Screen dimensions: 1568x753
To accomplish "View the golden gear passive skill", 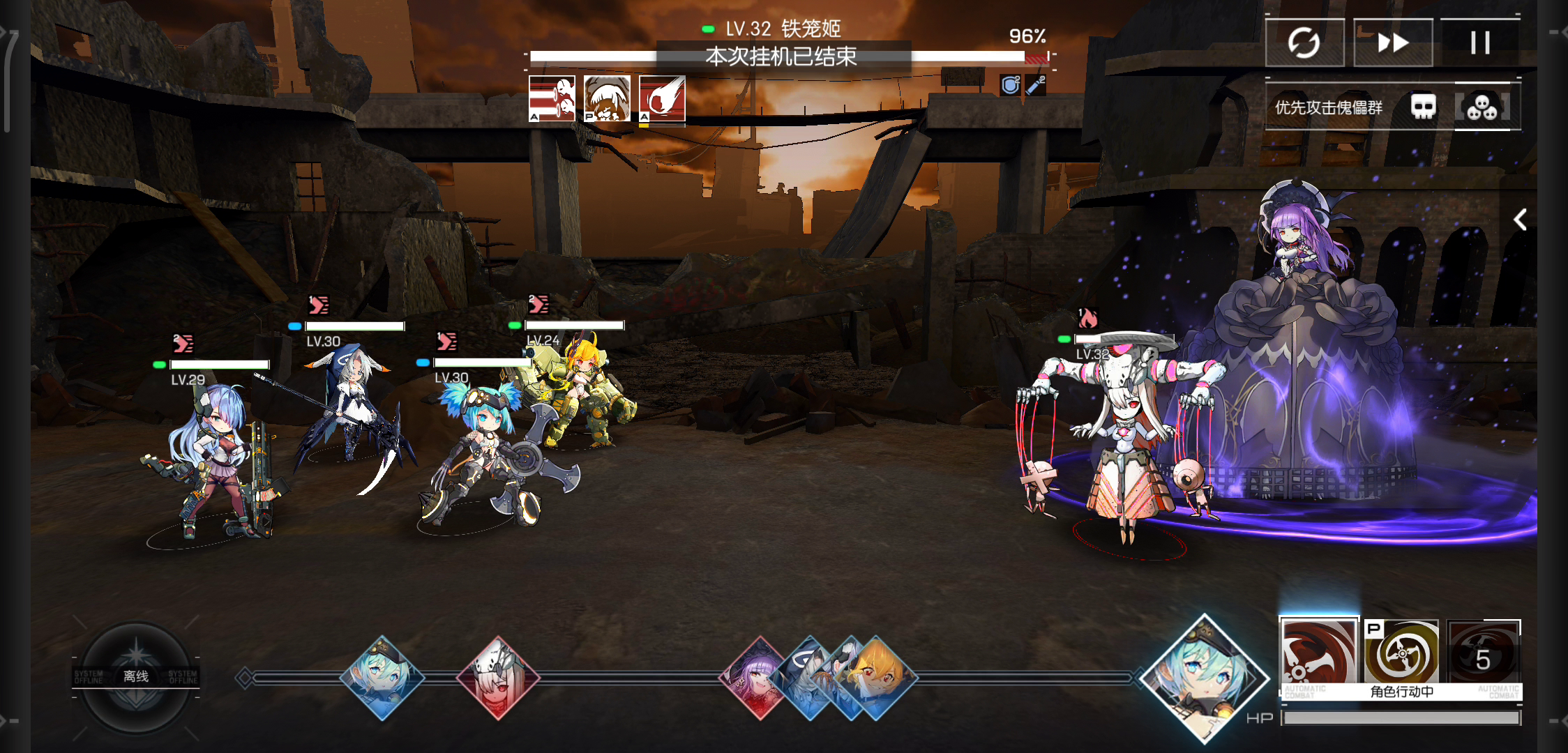I will coord(1401,654).
